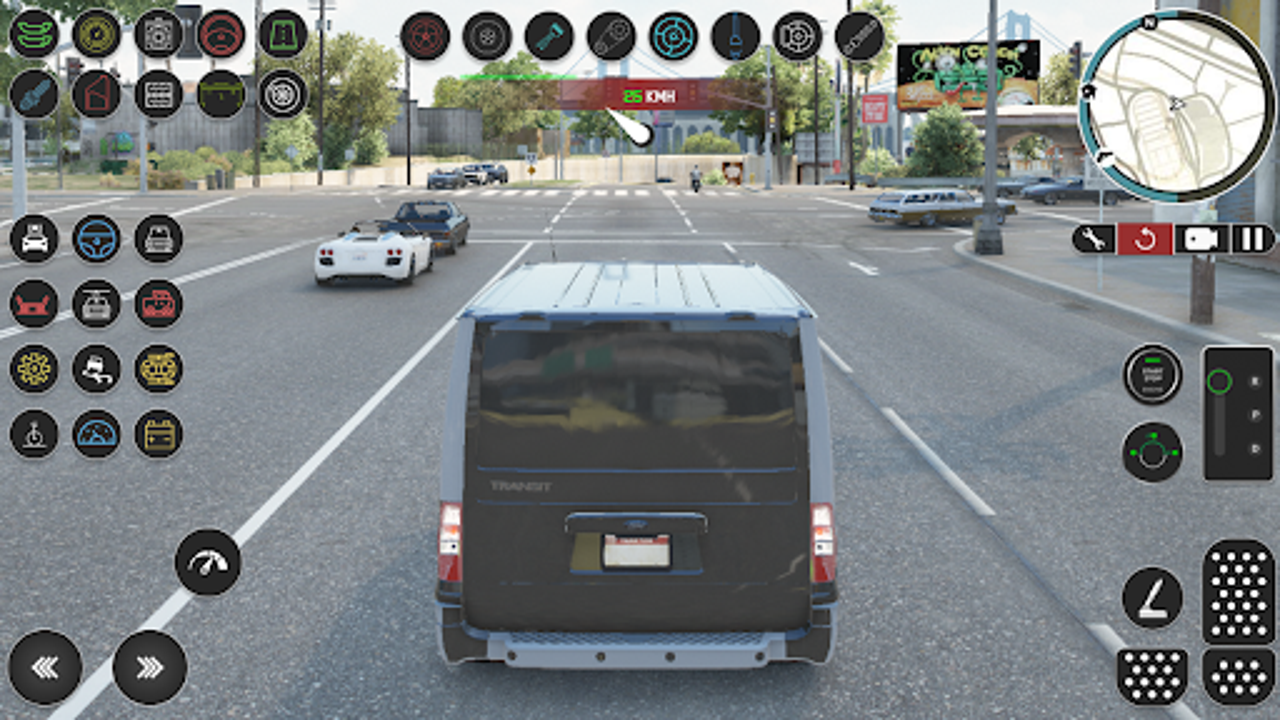This screenshot has width=1280, height=720.
Task: Click the fast-forward double arrows button
Action: coord(148,670)
